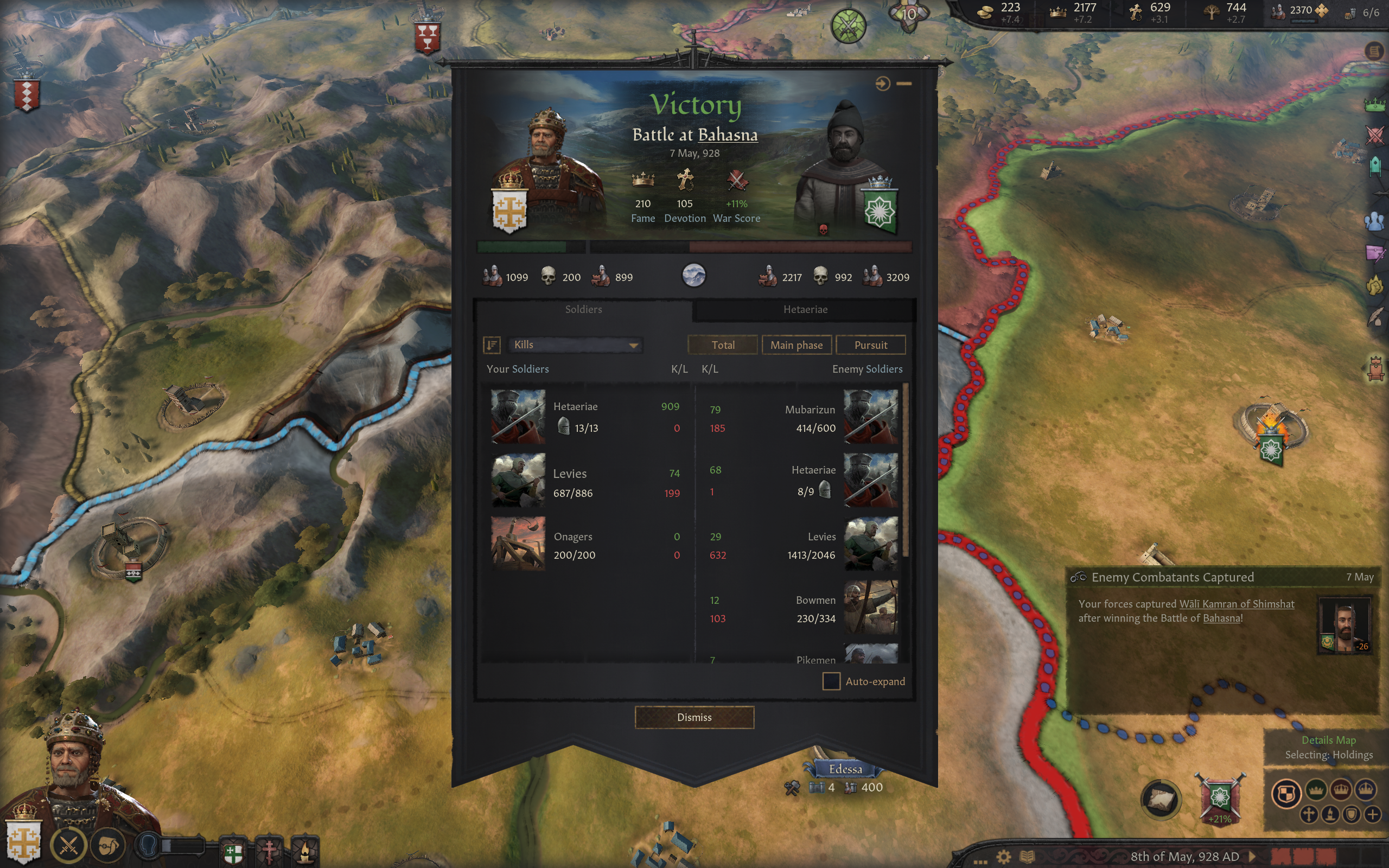Follow the Bahasna link in battle title
Screen dimensions: 1389x868
click(727, 135)
